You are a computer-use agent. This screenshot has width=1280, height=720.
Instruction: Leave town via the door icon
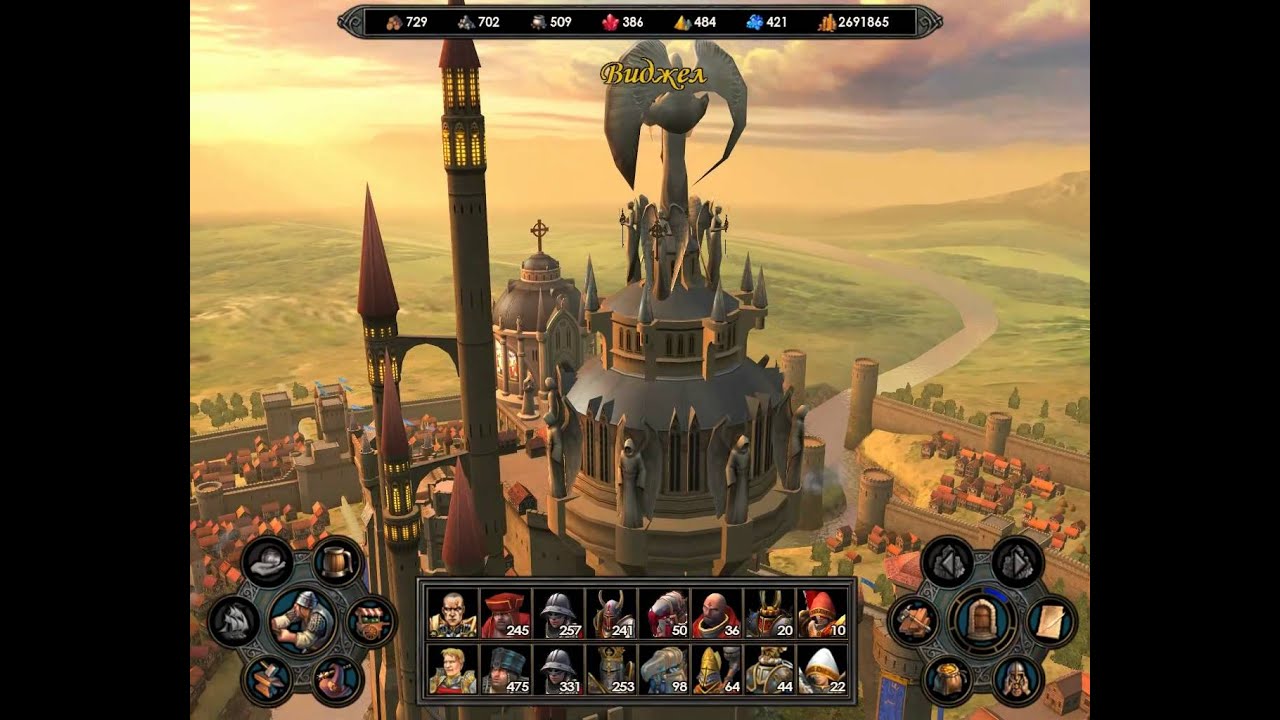coord(981,621)
